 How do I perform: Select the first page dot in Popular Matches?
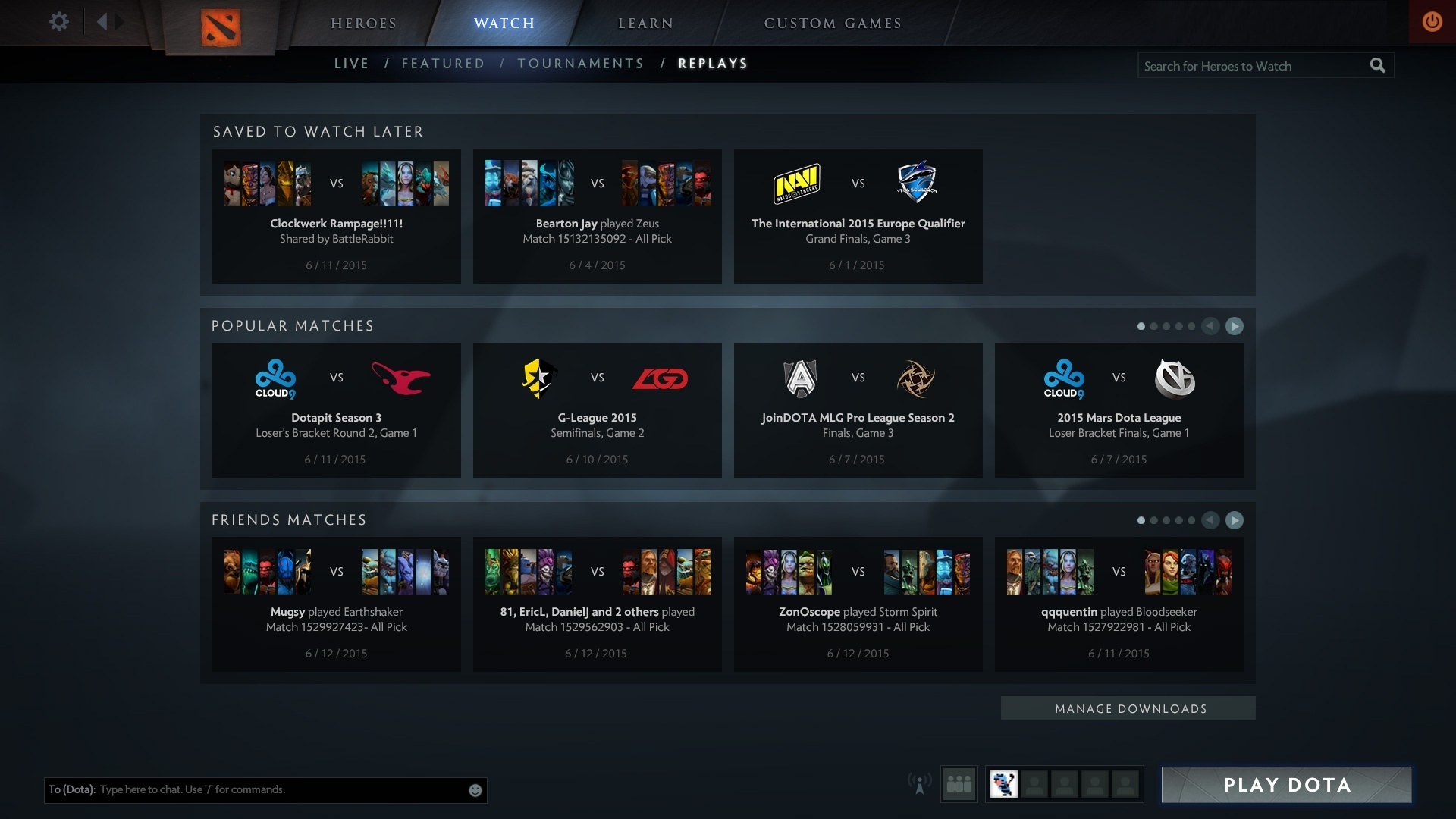pyautogui.click(x=1141, y=326)
